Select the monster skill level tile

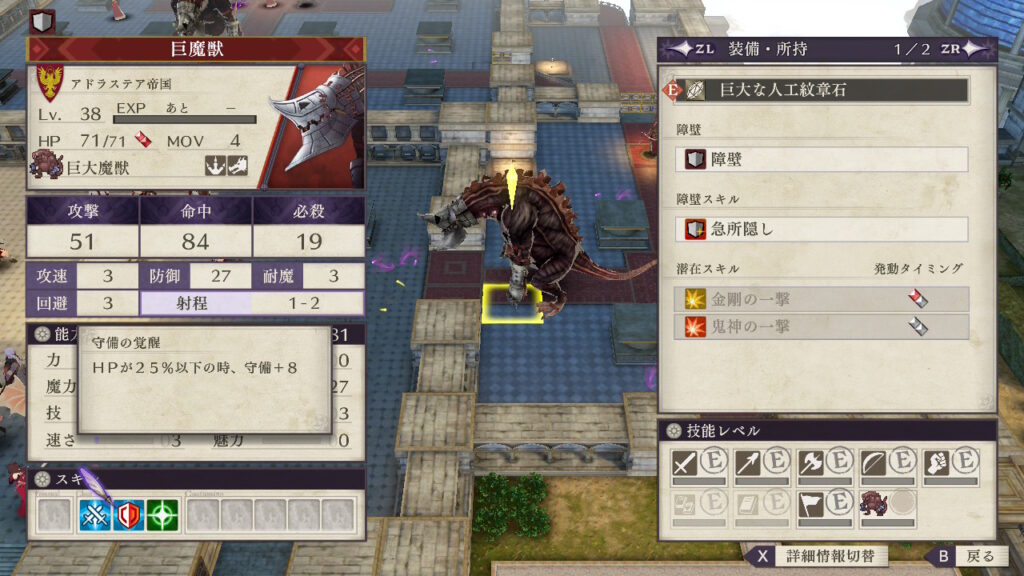tap(887, 505)
